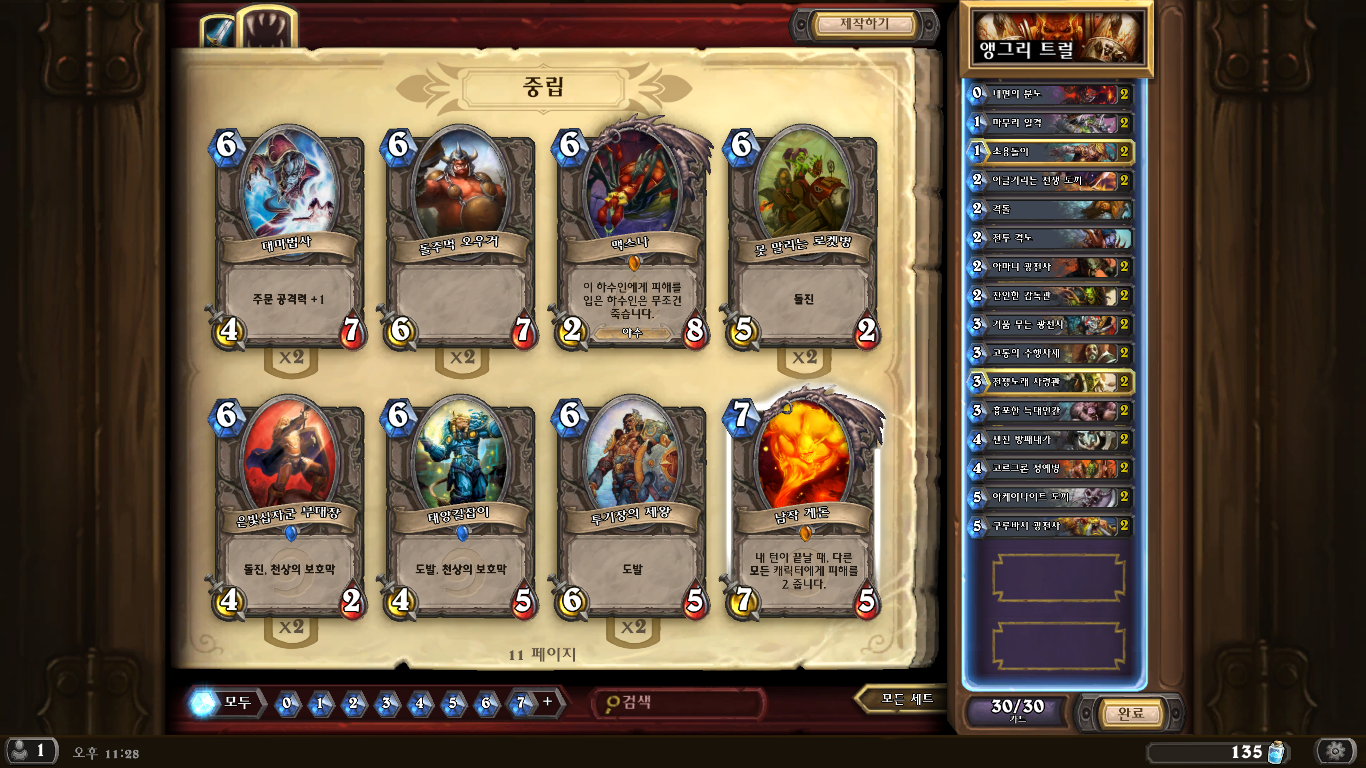Pick the 맥스나 legendary card
Screen dimensions: 1366x768
632,240
